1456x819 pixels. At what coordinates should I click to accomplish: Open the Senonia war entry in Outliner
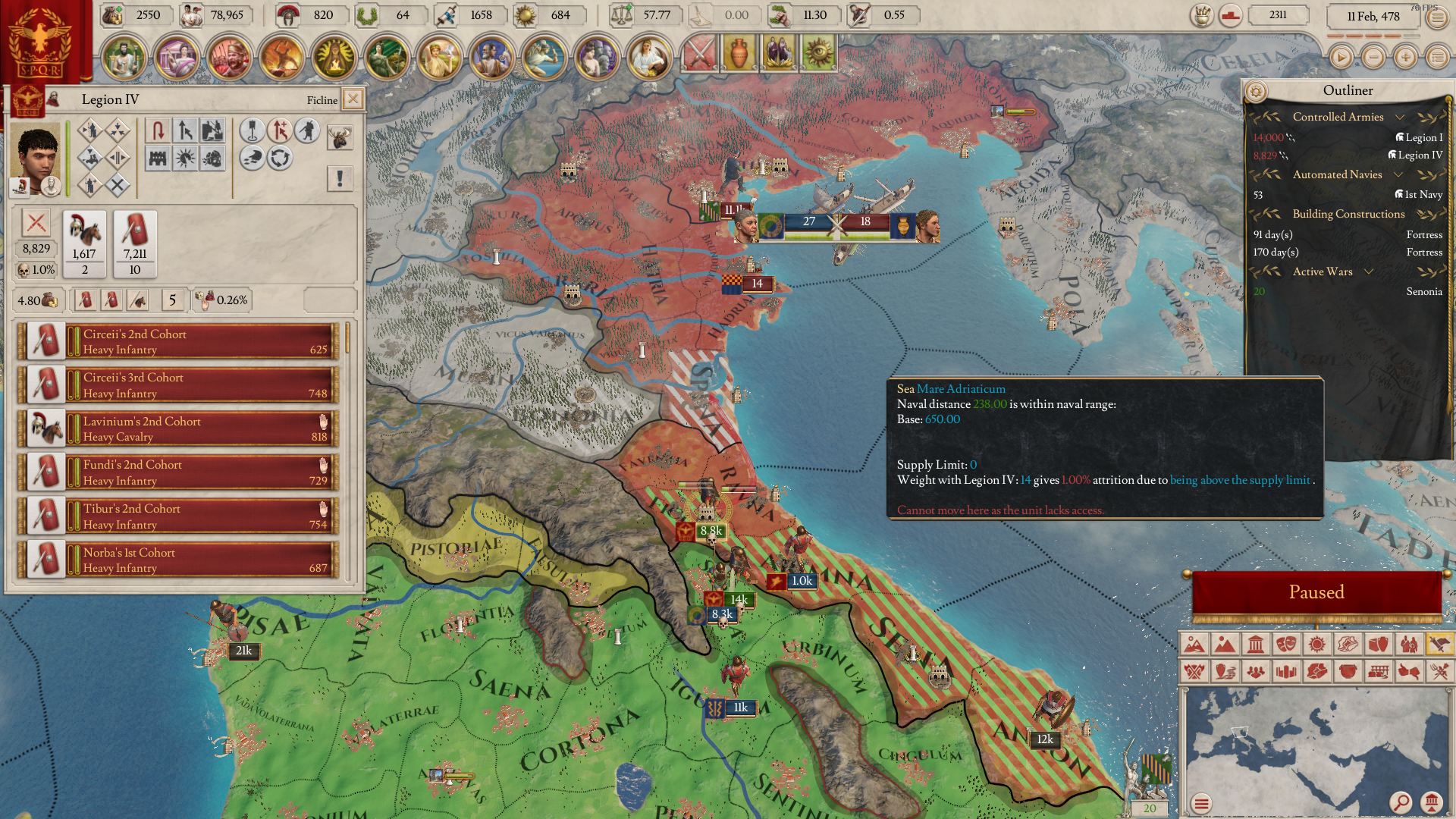1423,291
